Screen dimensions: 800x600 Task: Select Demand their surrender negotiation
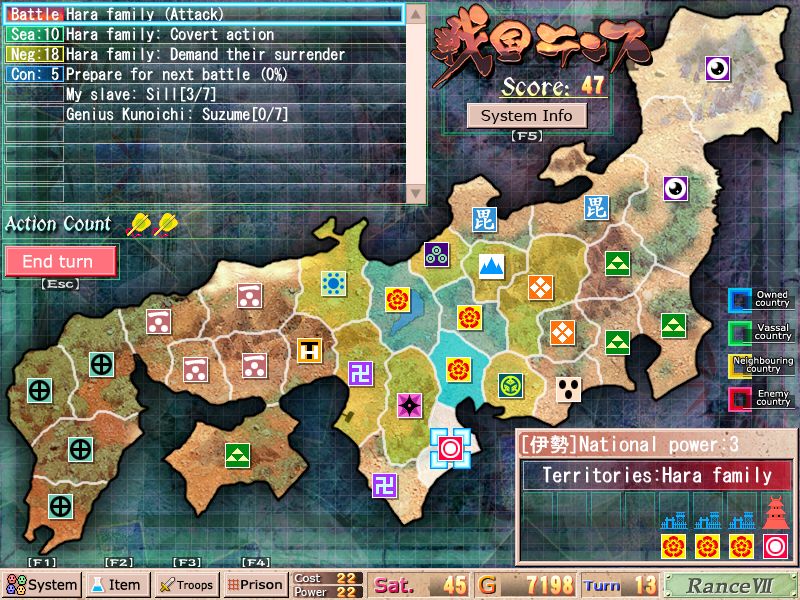coord(204,54)
